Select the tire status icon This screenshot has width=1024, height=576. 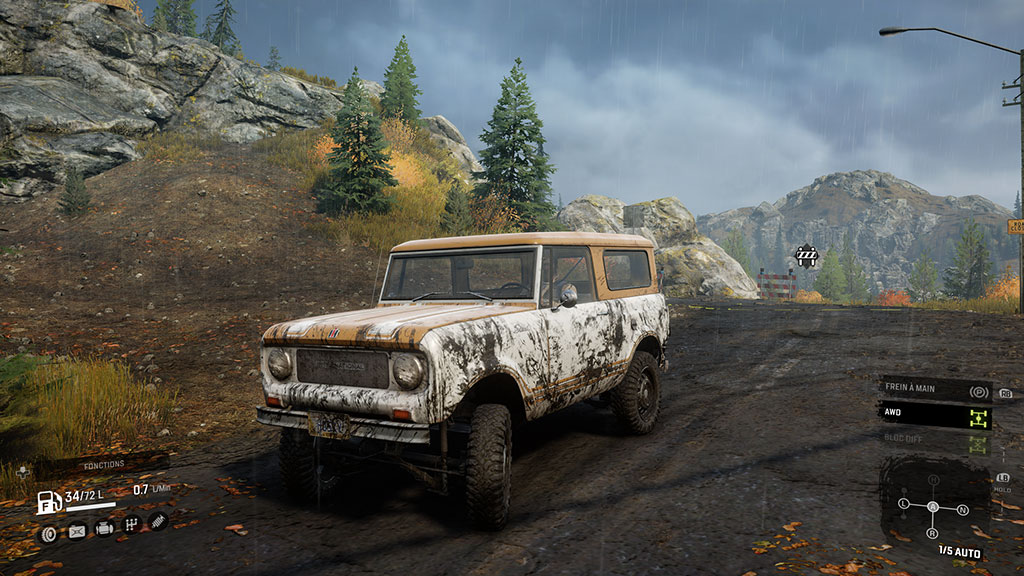[49, 533]
